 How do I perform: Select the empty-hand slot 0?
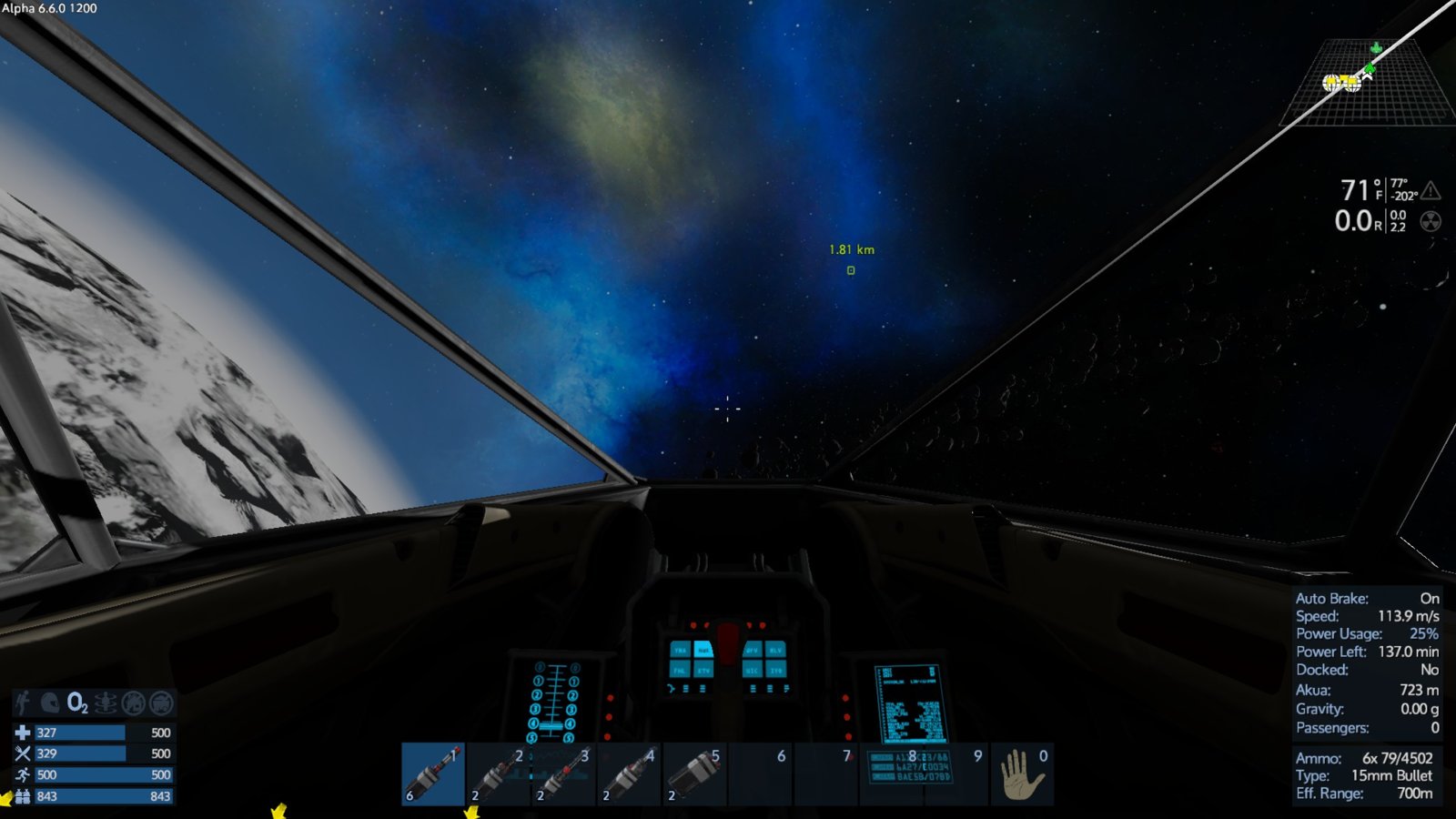click(x=1023, y=773)
